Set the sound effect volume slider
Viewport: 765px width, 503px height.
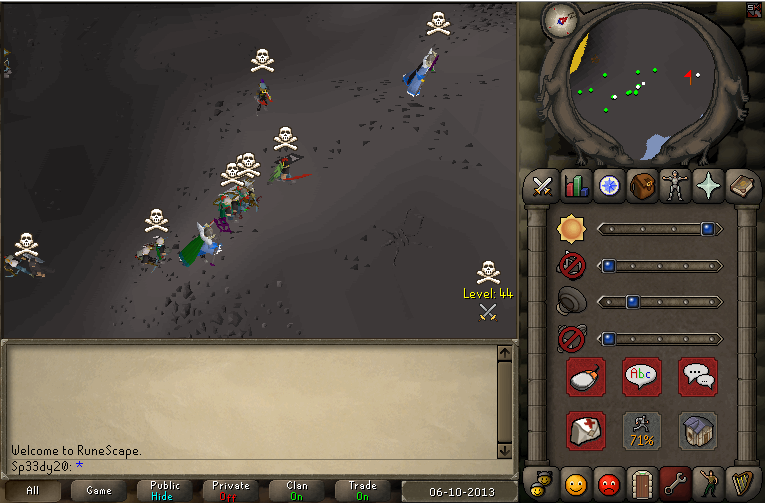[659, 301]
